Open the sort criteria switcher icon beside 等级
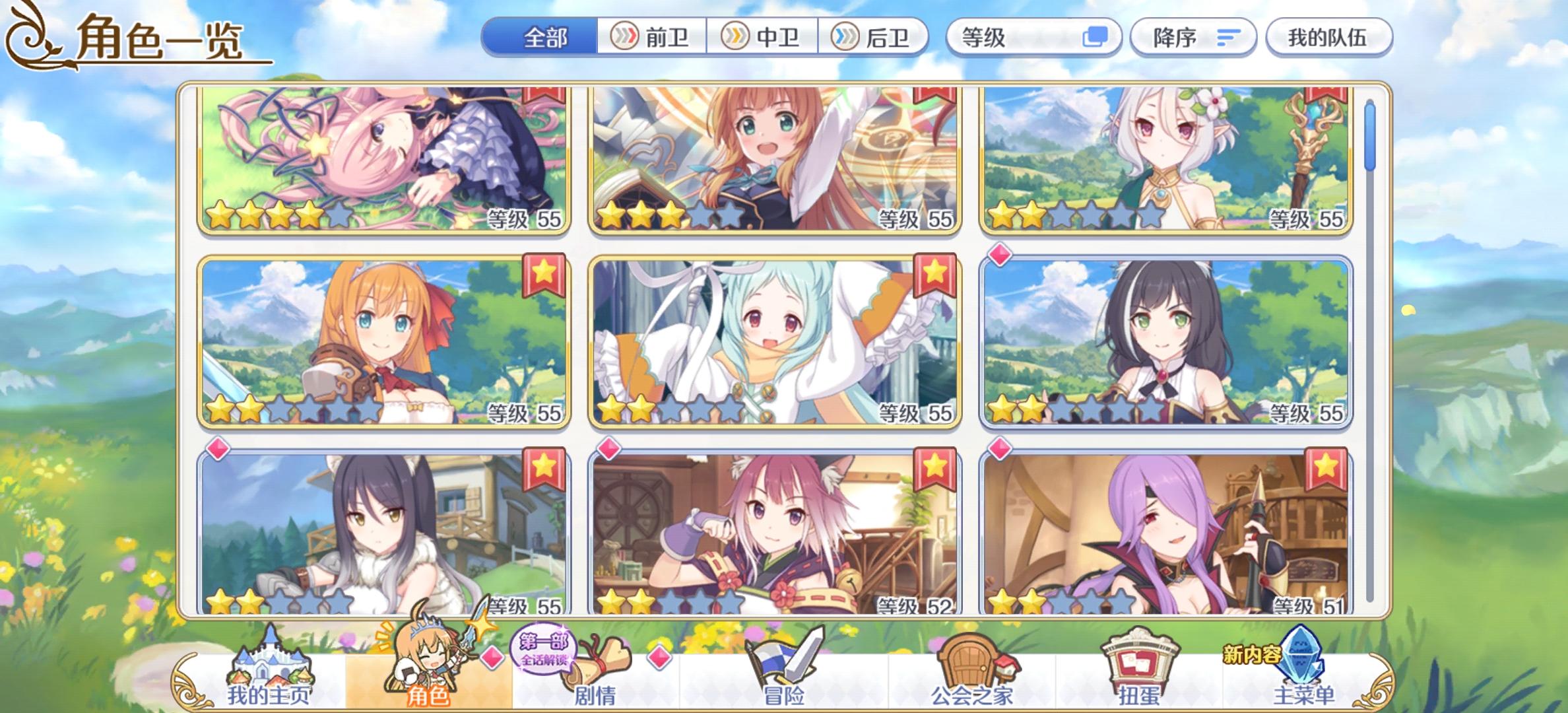Image resolution: width=1568 pixels, height=713 pixels. click(x=1095, y=38)
